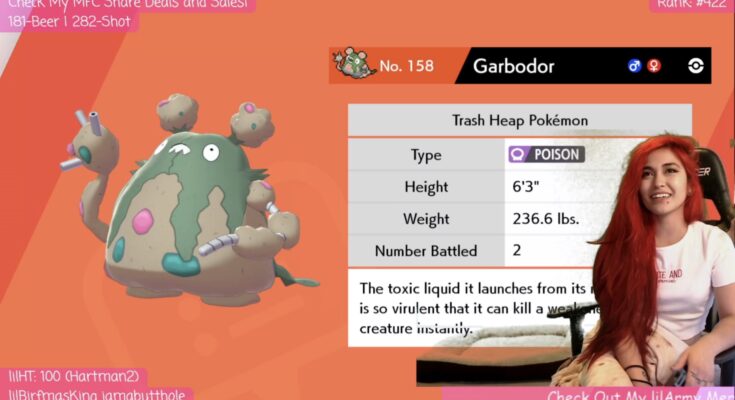Click the Poké Ball caught indicator

pos(696,66)
